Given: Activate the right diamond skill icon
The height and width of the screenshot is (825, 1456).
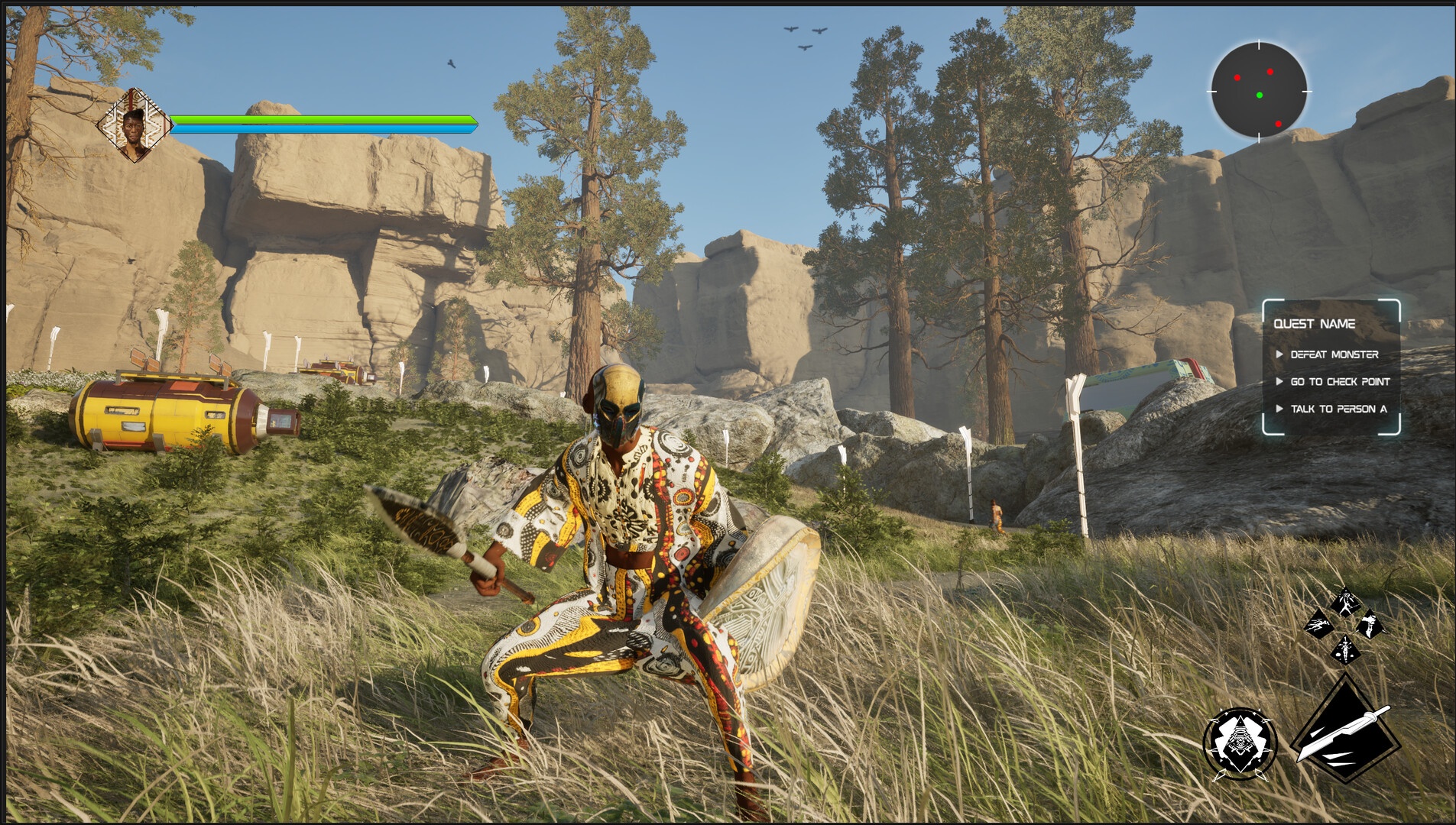Looking at the screenshot, I should click(x=1370, y=626).
